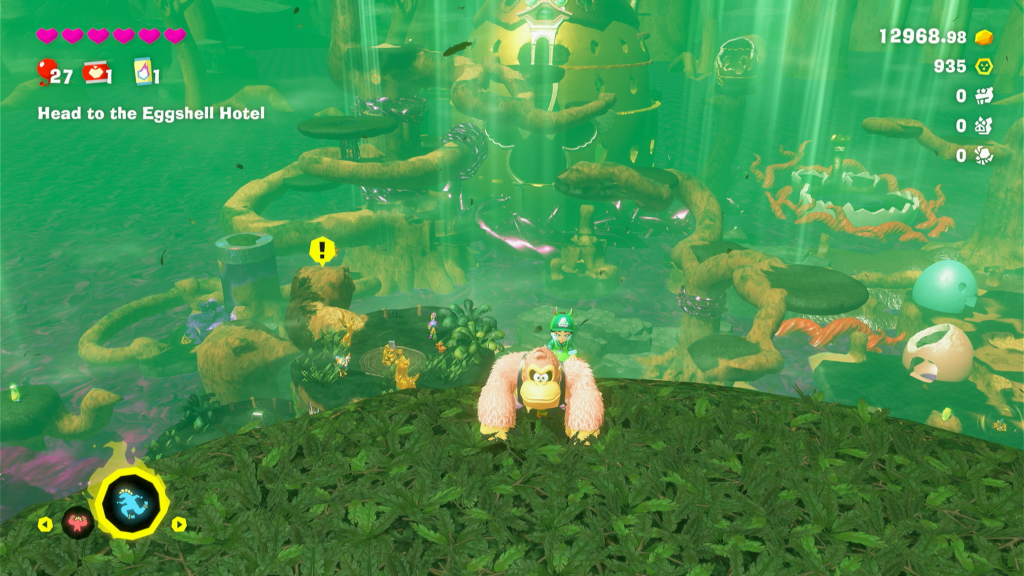Use the red heart juice can item
This screenshot has width=1024, height=576.
pyautogui.click(x=95, y=72)
